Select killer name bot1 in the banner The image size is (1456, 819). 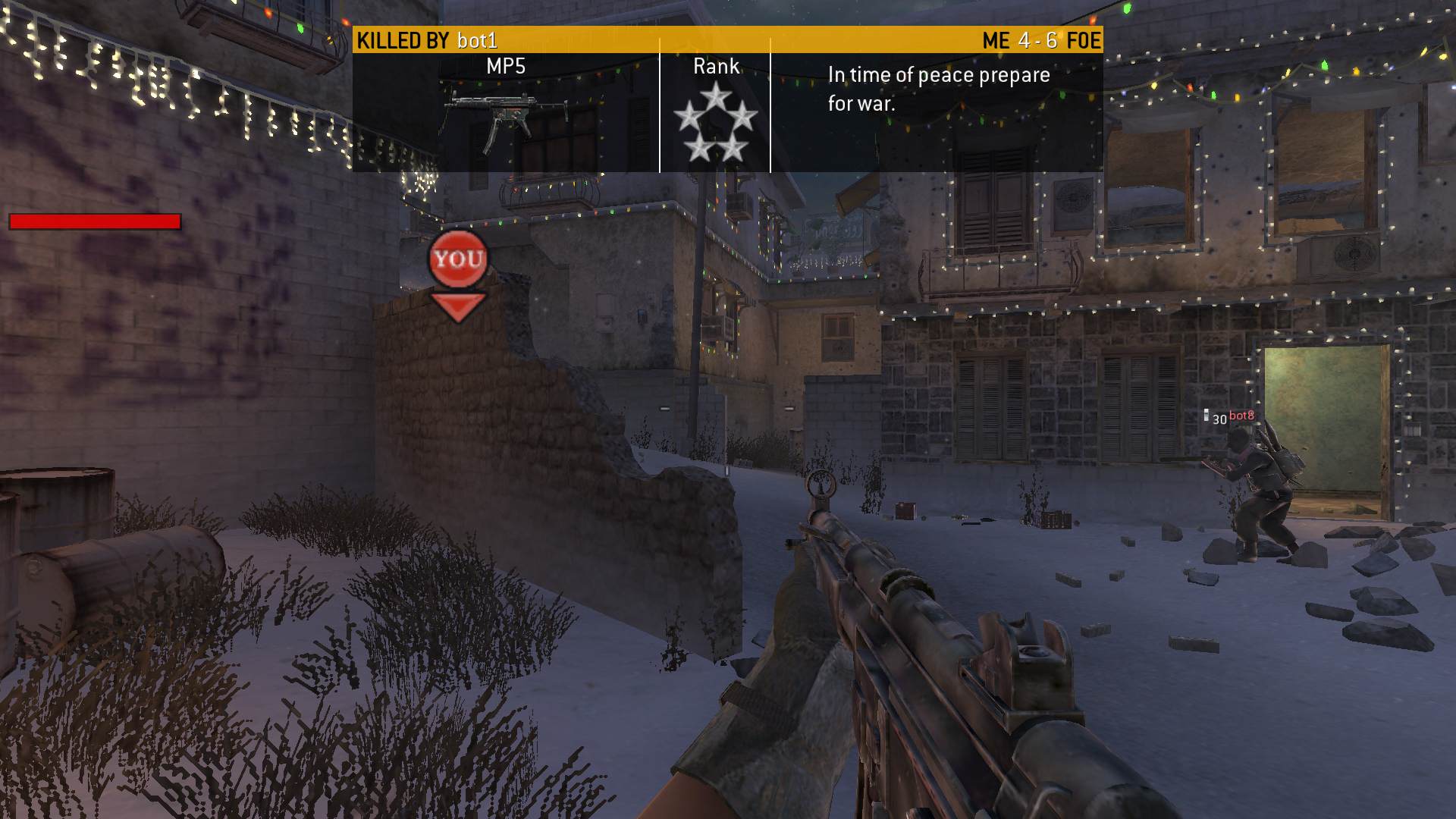point(477,40)
